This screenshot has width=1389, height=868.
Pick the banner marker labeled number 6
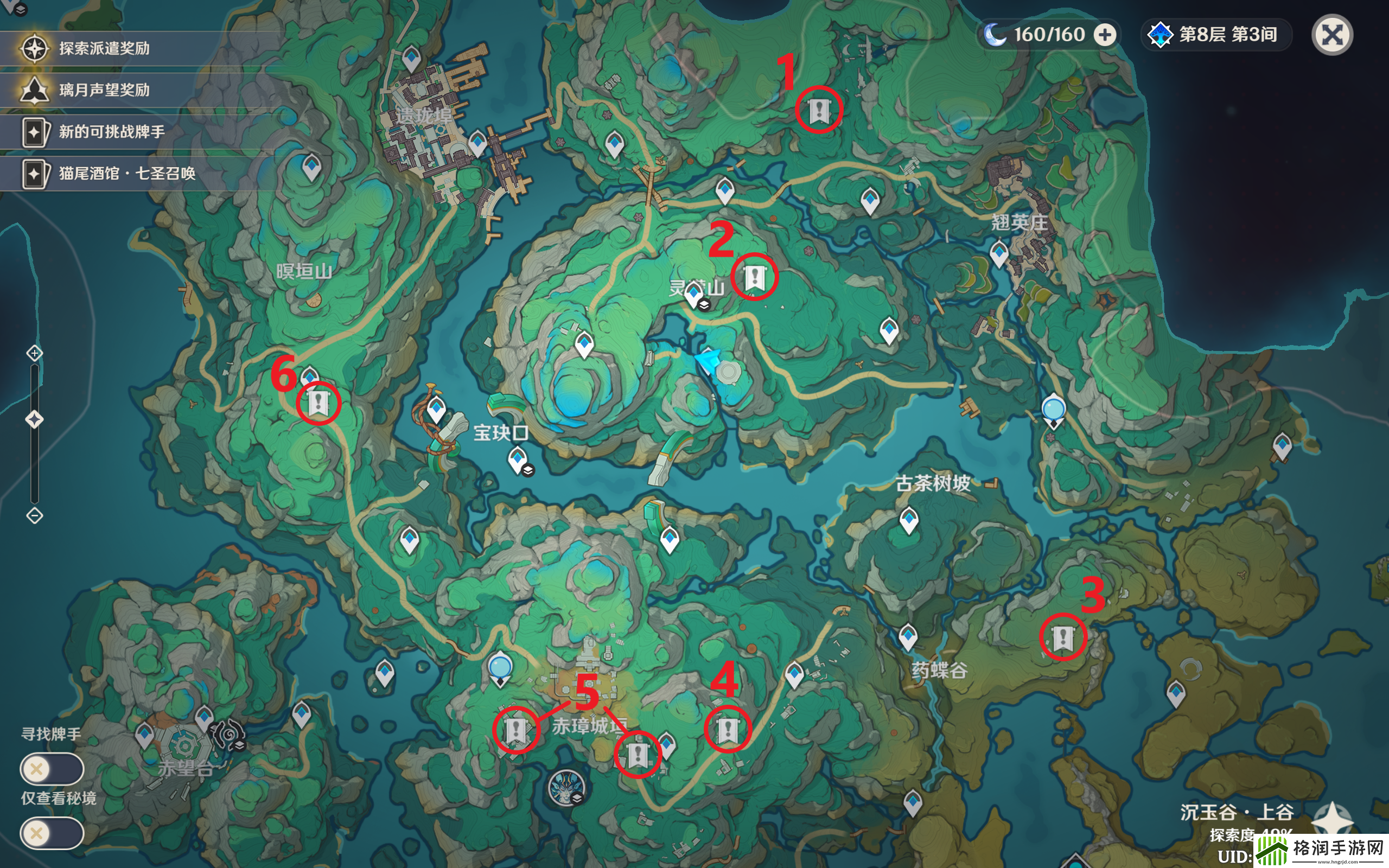click(318, 403)
